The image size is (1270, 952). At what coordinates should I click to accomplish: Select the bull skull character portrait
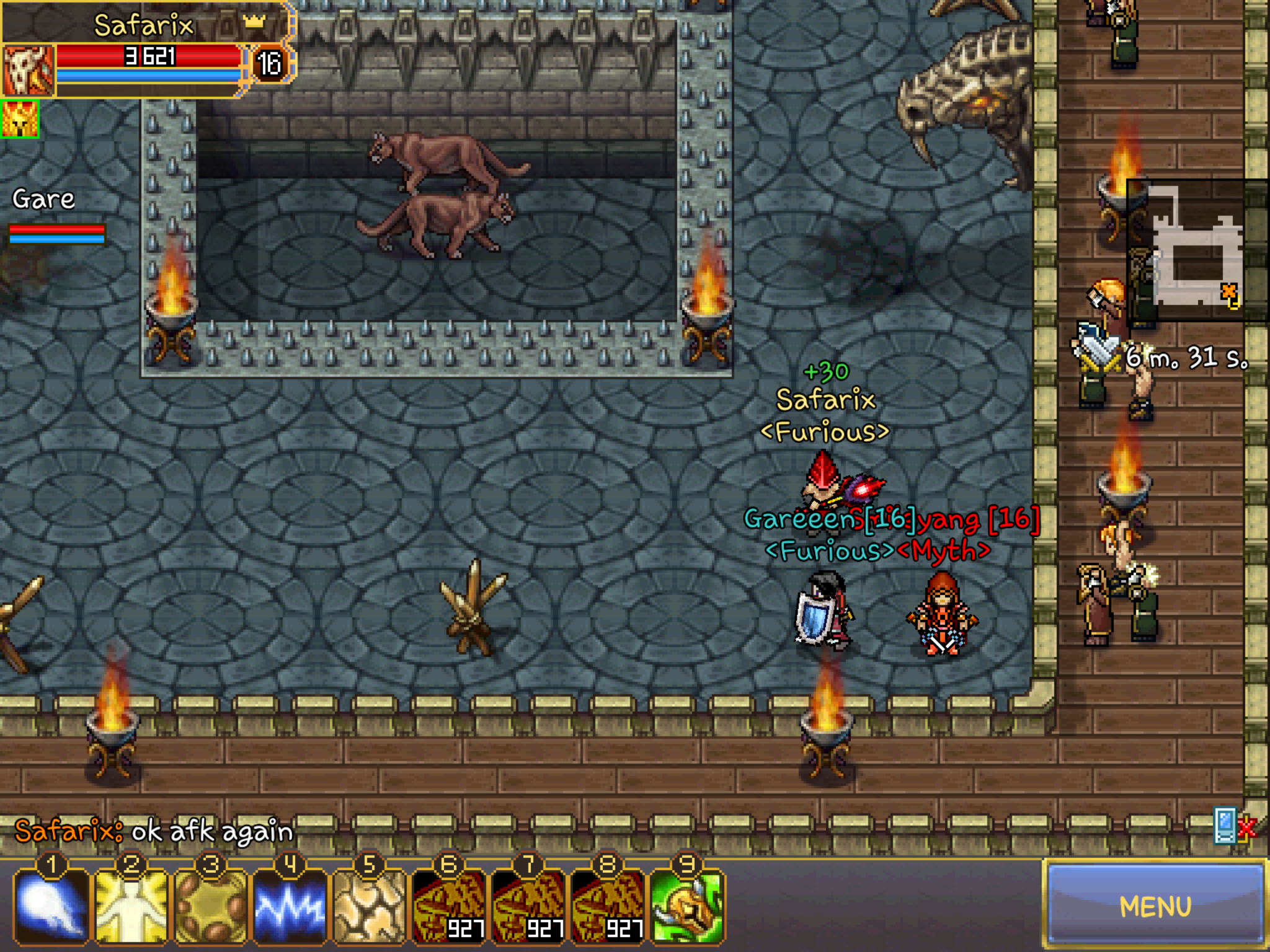pos(29,71)
